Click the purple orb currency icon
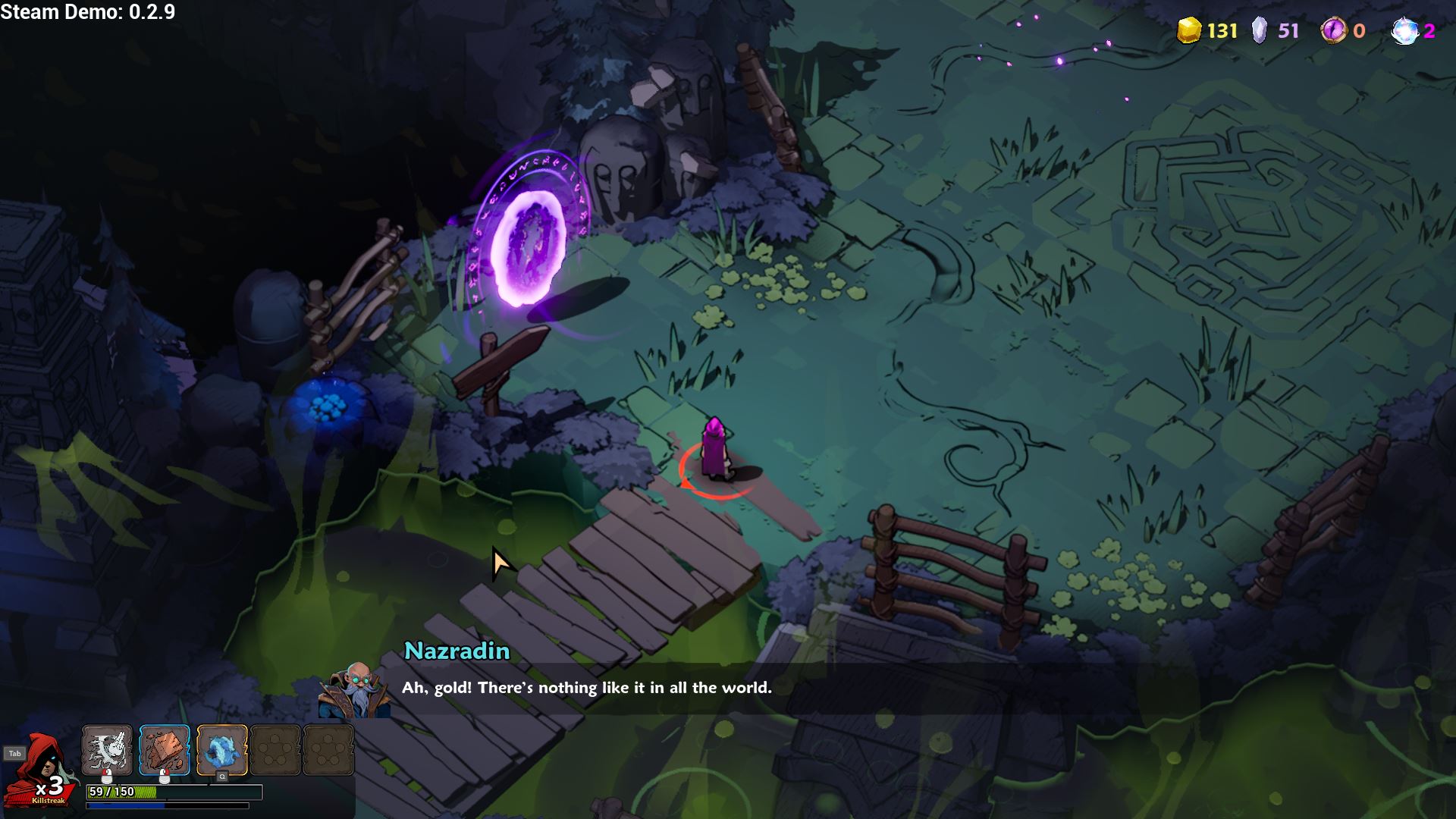The image size is (1456, 819). (1332, 30)
